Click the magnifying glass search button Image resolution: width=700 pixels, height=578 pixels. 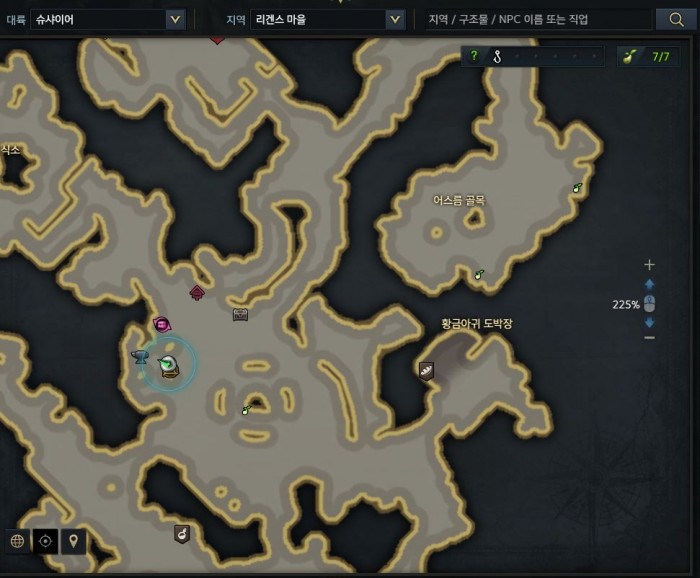click(675, 19)
